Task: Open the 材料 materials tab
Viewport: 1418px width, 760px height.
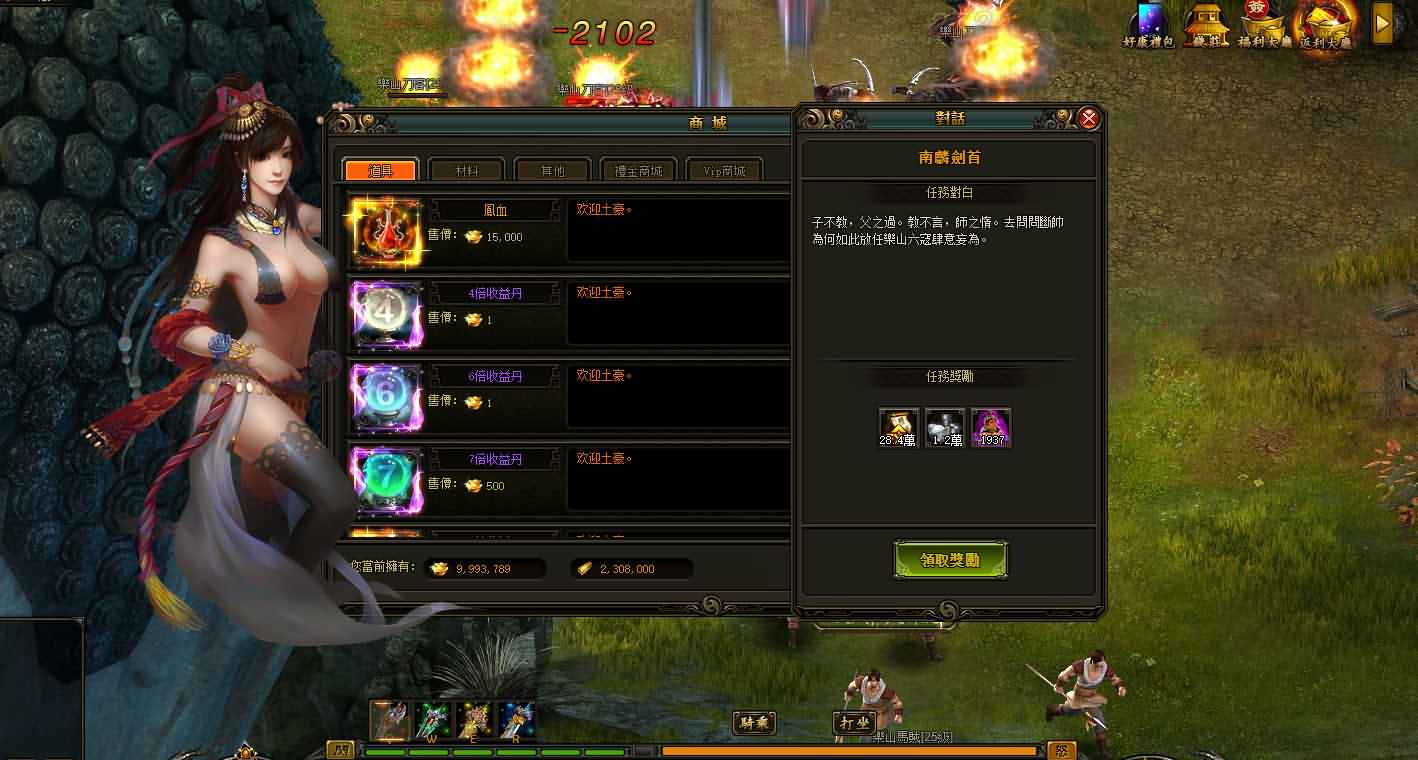Action: 466,170
